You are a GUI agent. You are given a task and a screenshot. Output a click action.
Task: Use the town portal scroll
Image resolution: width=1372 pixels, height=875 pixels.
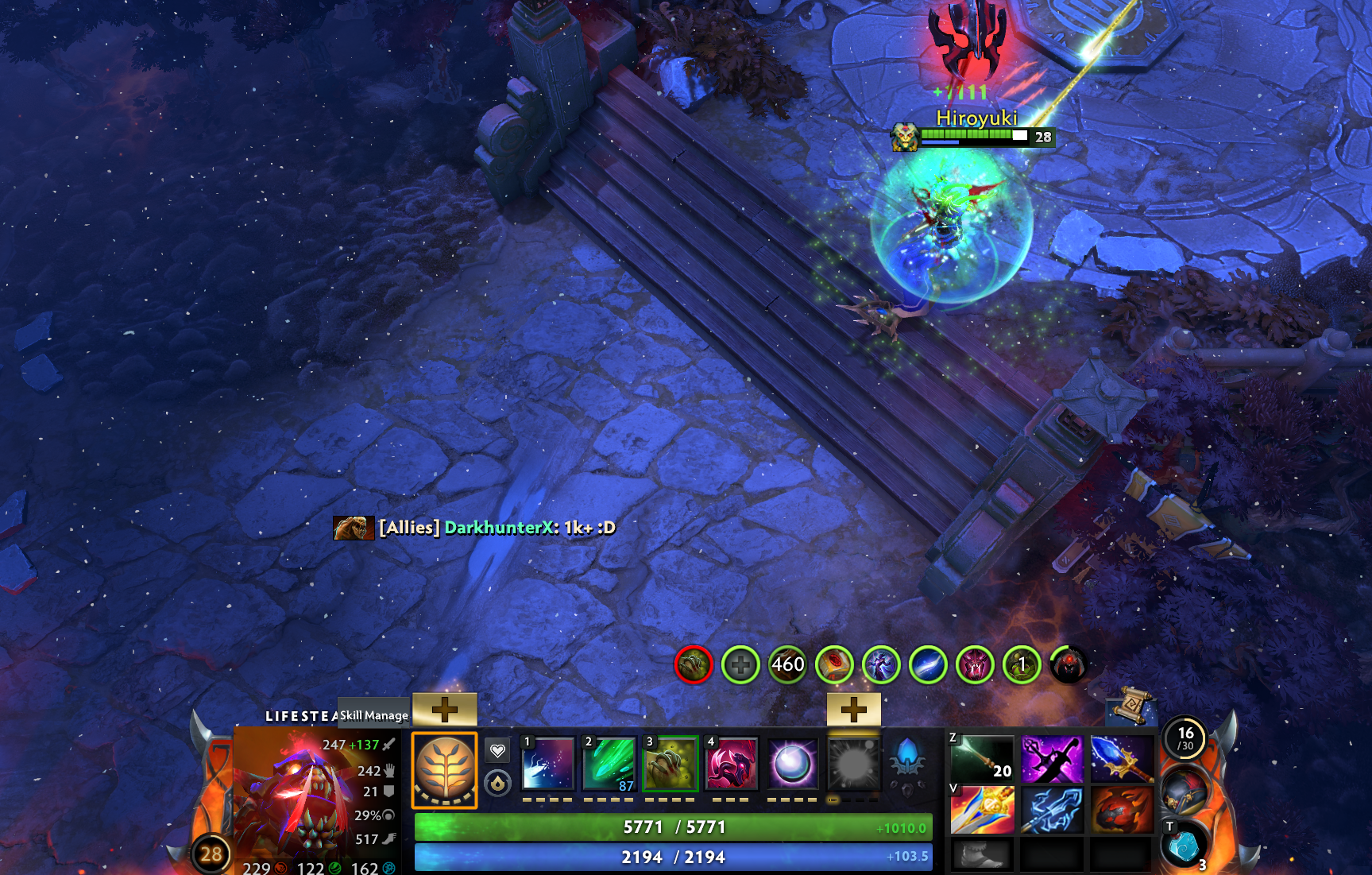click(x=1130, y=705)
